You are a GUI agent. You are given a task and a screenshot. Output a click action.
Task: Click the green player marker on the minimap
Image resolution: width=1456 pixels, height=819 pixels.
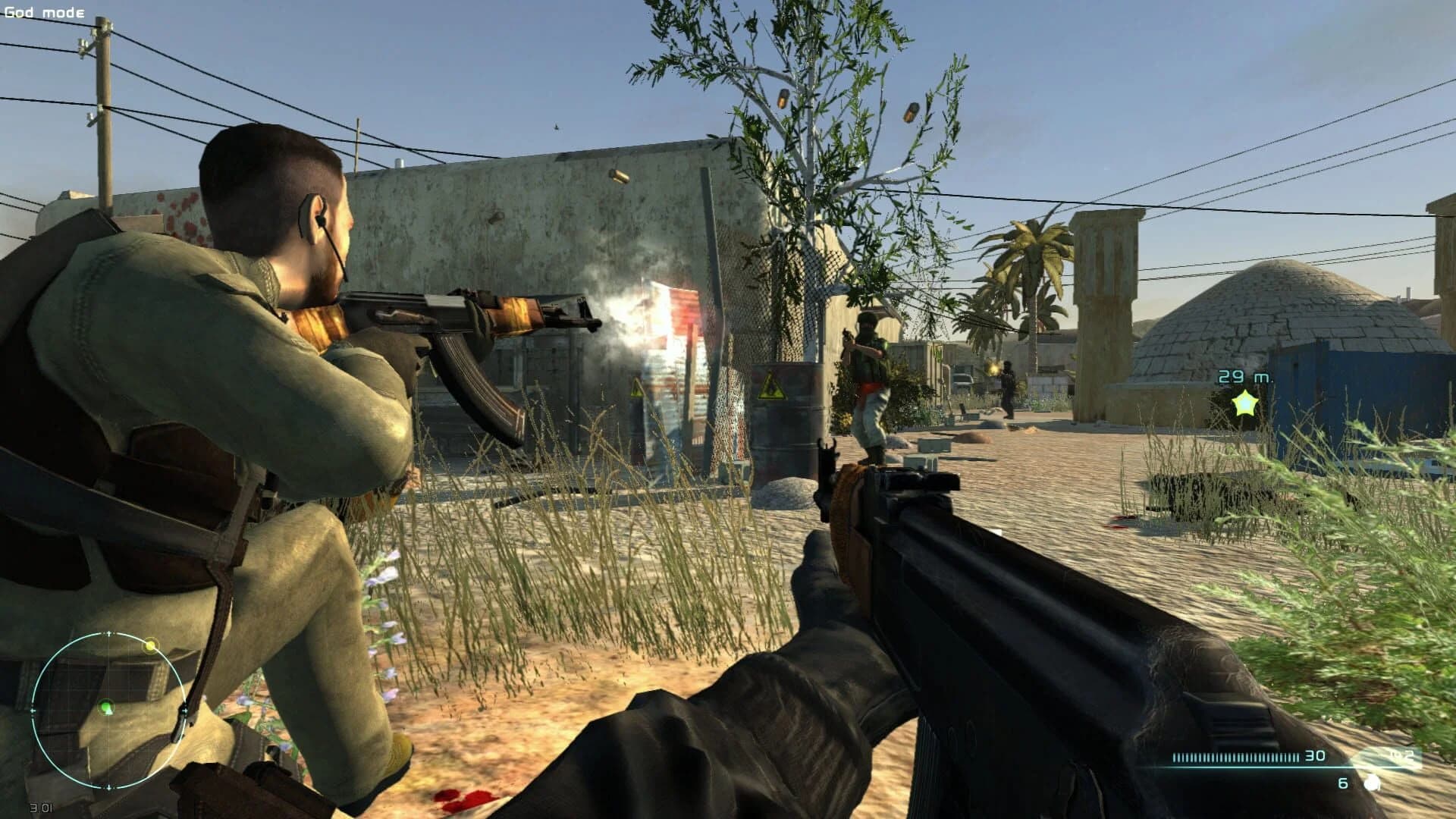pyautogui.click(x=106, y=708)
